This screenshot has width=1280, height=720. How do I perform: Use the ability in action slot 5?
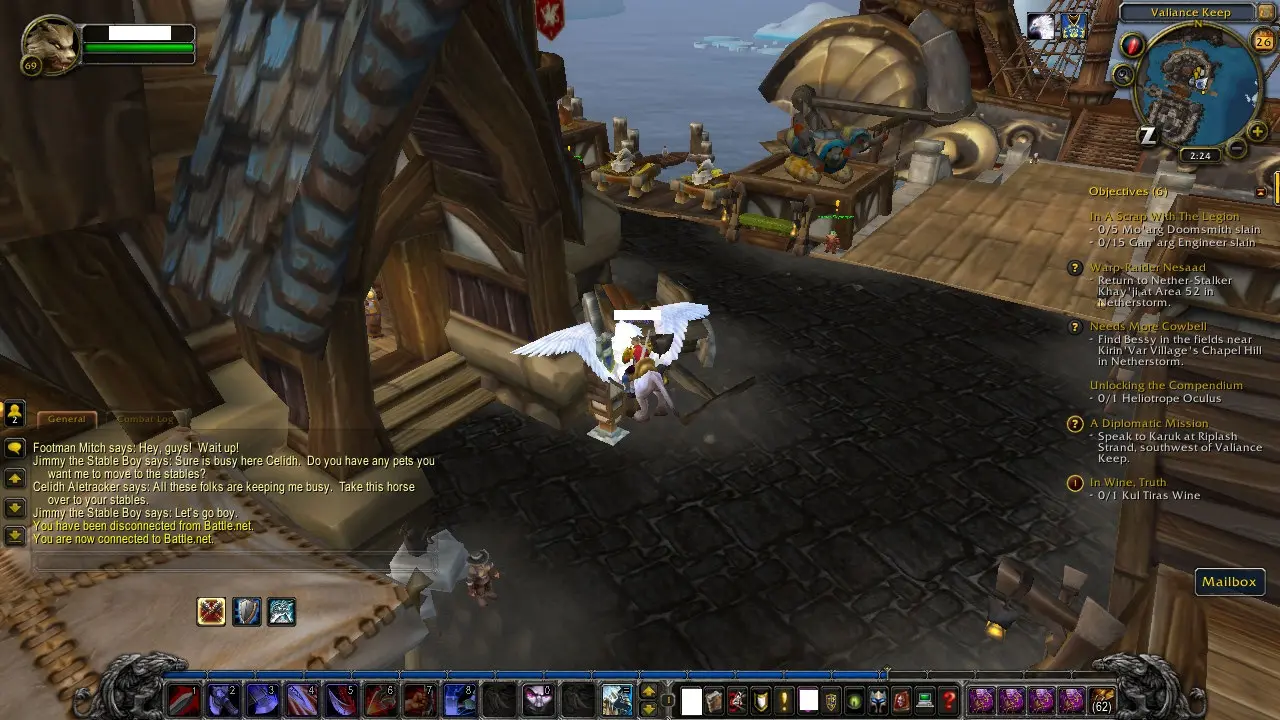341,700
